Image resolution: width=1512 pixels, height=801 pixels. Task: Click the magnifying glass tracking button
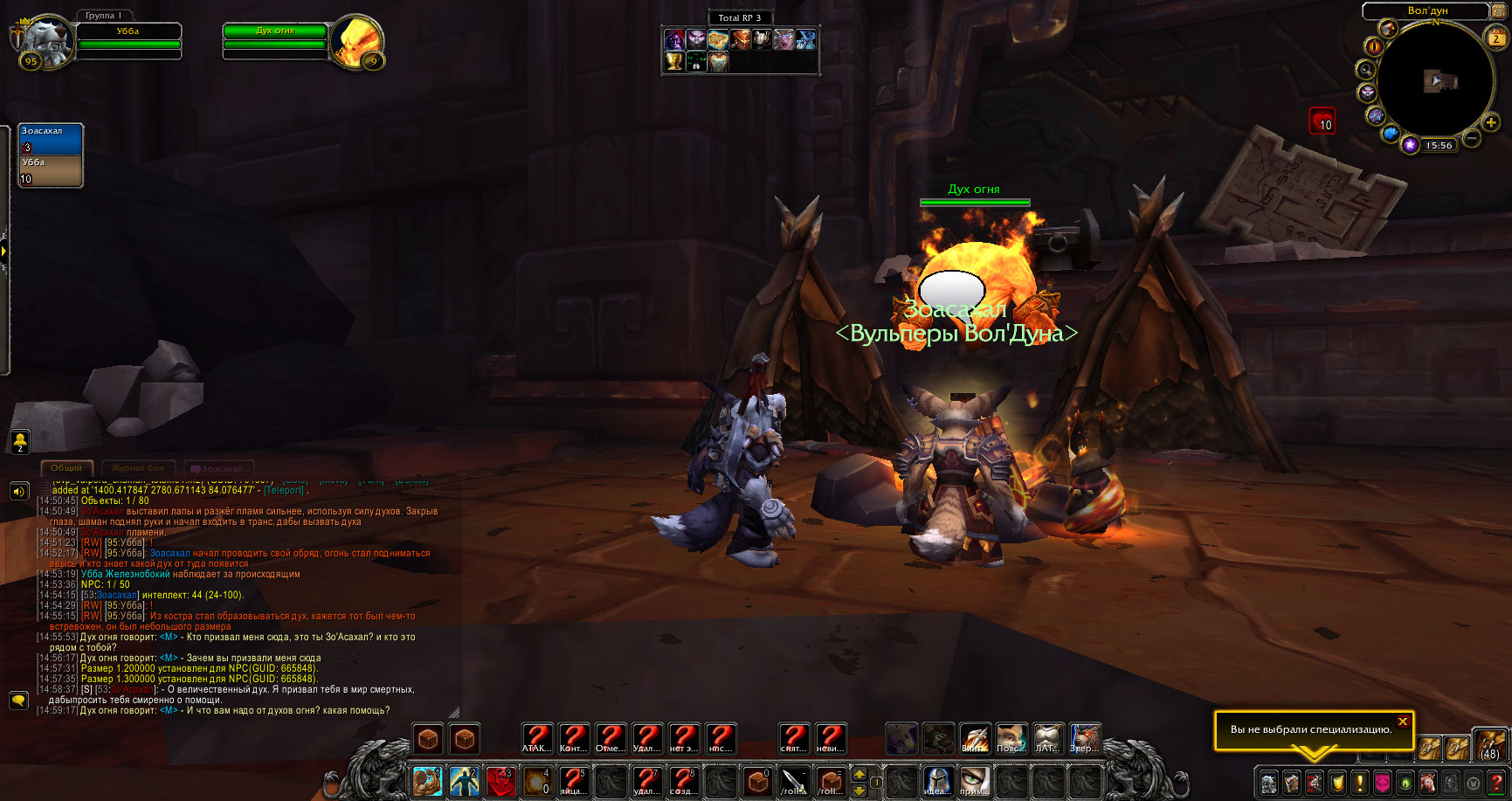coord(1364,69)
